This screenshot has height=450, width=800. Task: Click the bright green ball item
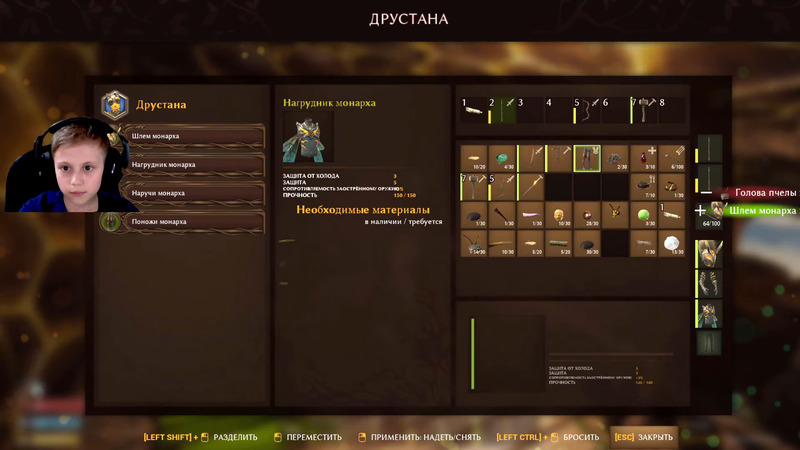click(644, 215)
